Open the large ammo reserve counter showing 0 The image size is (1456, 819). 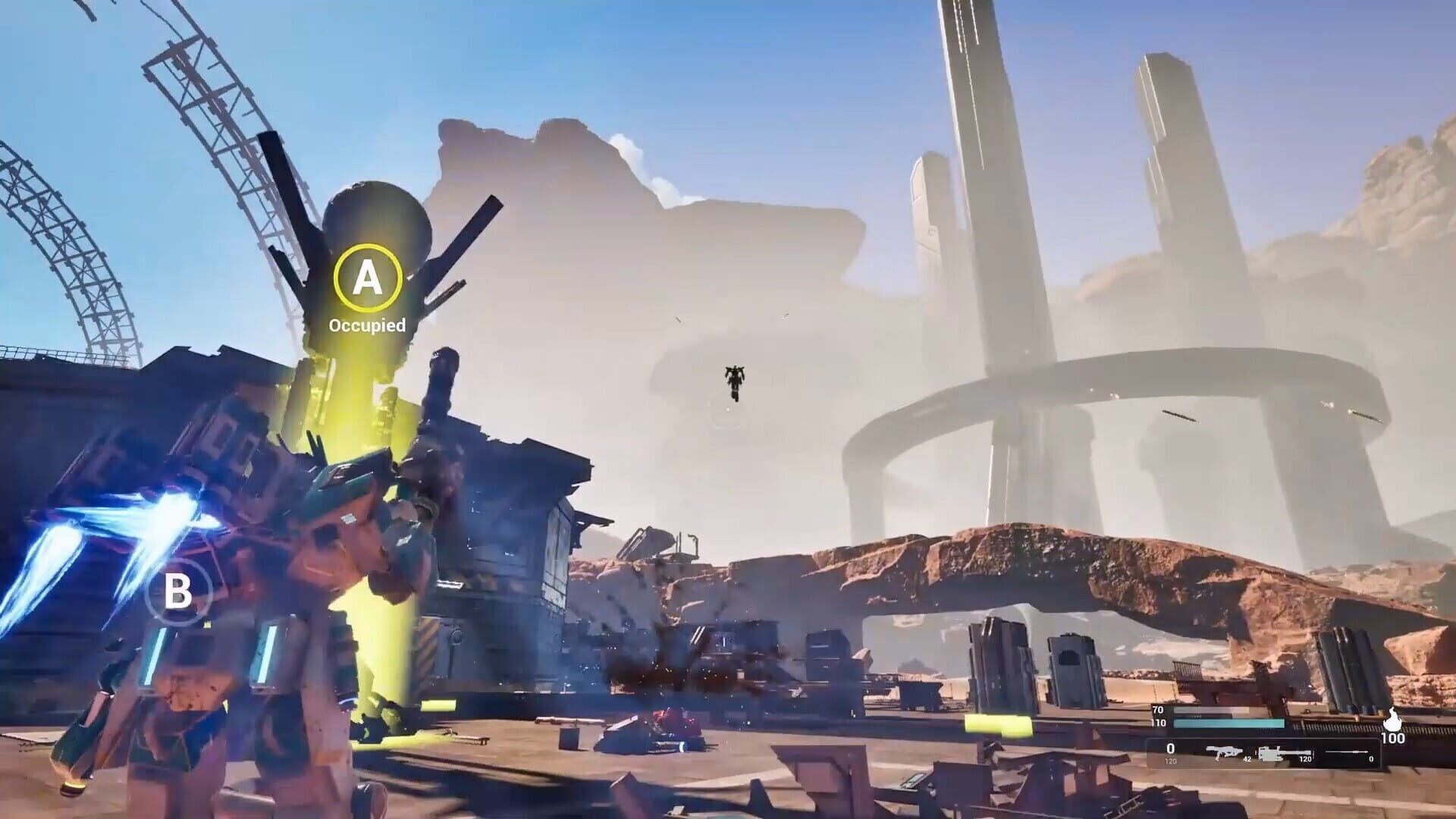pos(1171,749)
